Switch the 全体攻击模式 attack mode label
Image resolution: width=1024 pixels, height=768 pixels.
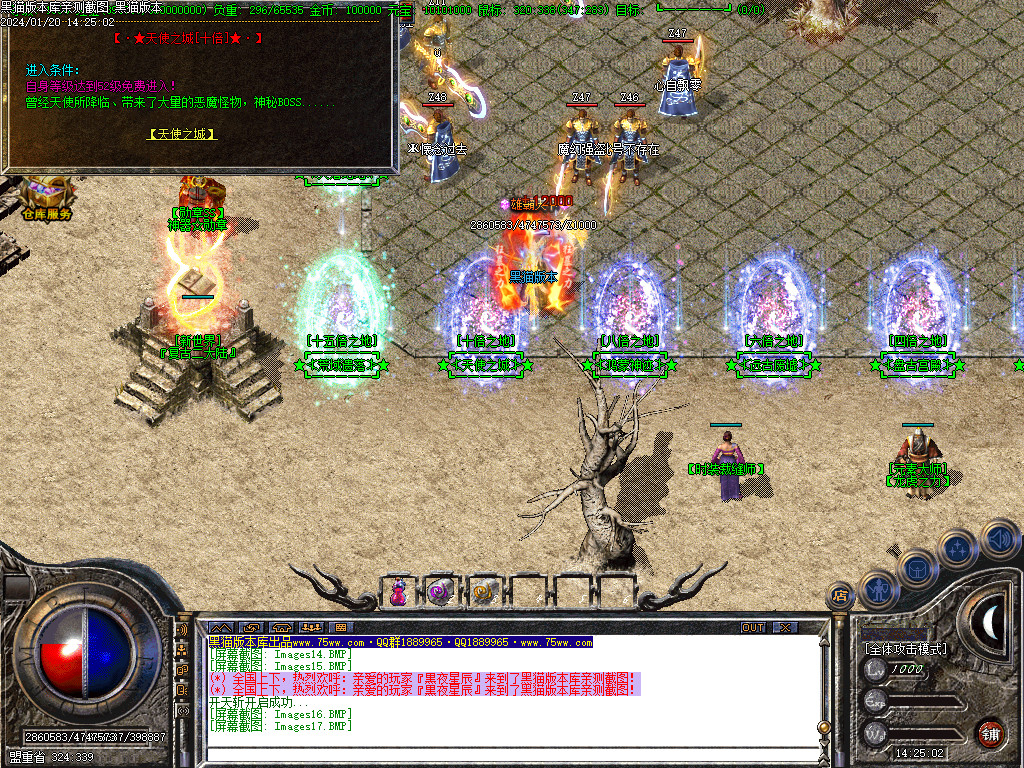[906, 649]
